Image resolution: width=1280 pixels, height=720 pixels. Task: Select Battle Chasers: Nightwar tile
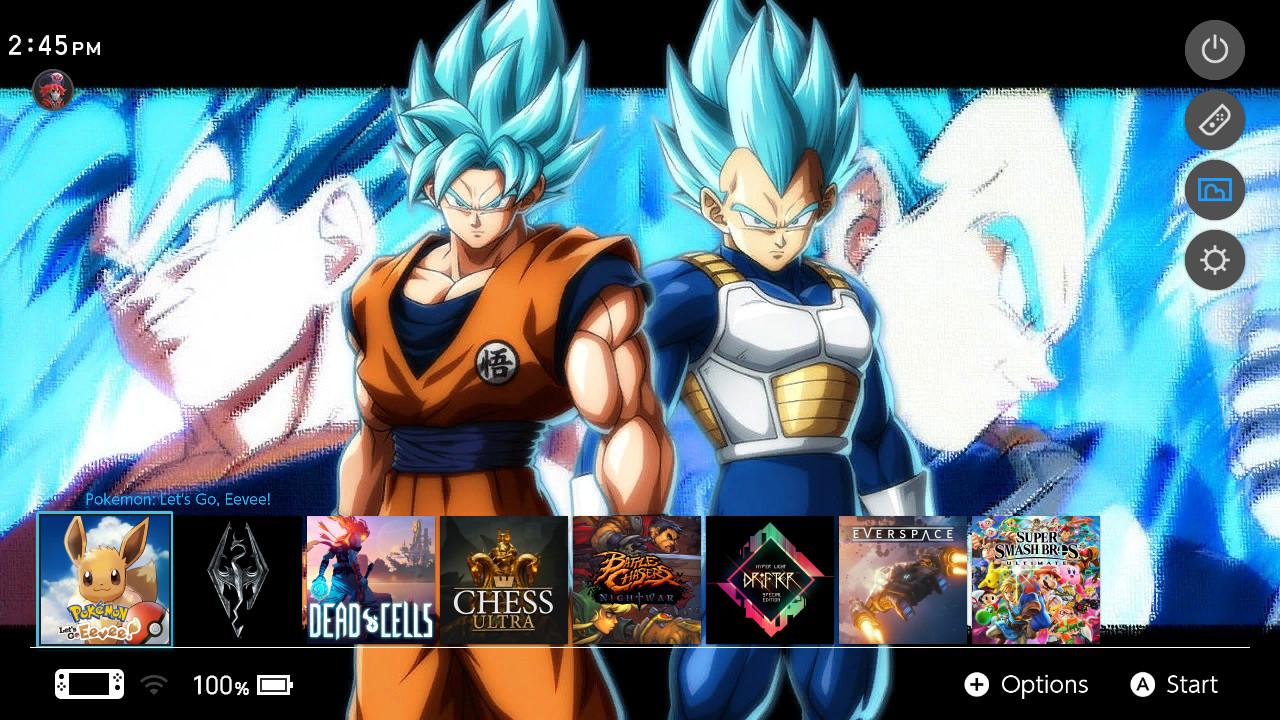point(637,580)
